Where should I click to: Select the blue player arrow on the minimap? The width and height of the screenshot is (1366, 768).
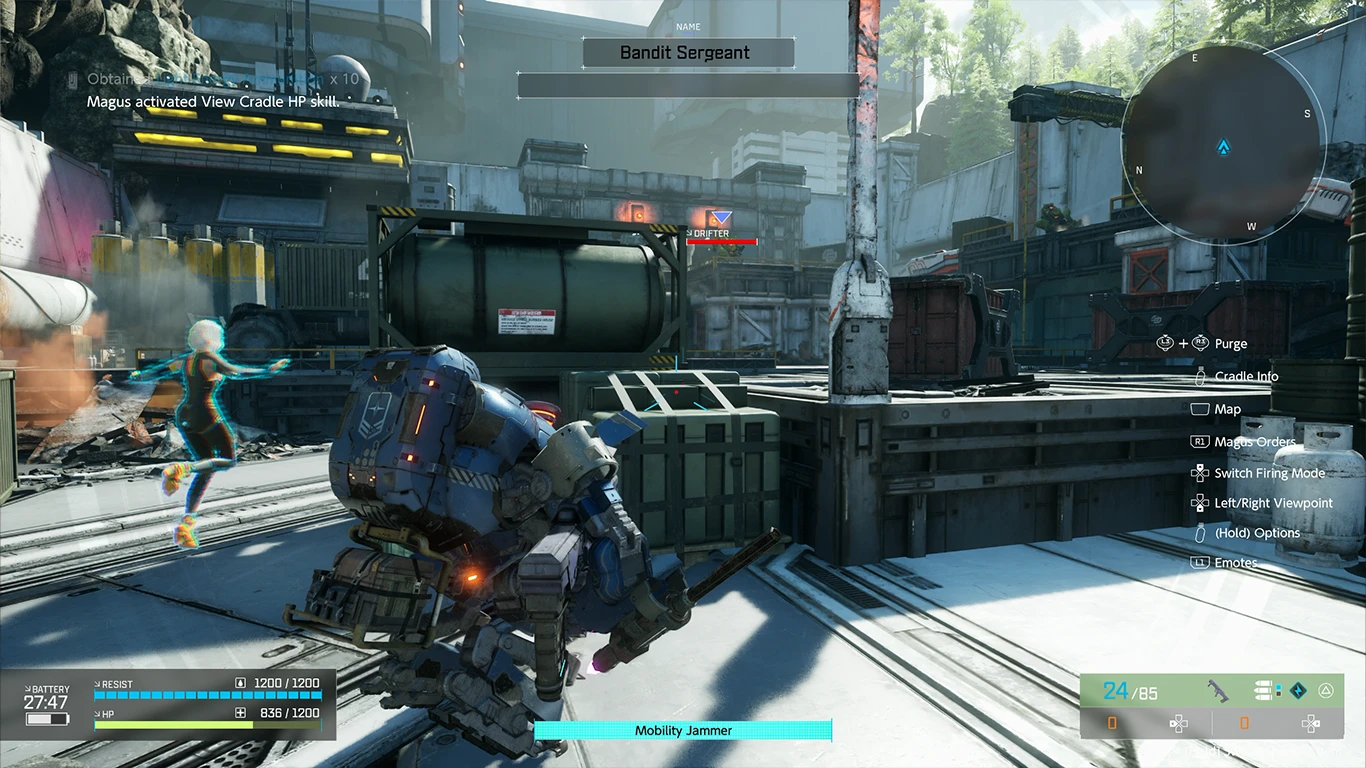tap(1222, 148)
